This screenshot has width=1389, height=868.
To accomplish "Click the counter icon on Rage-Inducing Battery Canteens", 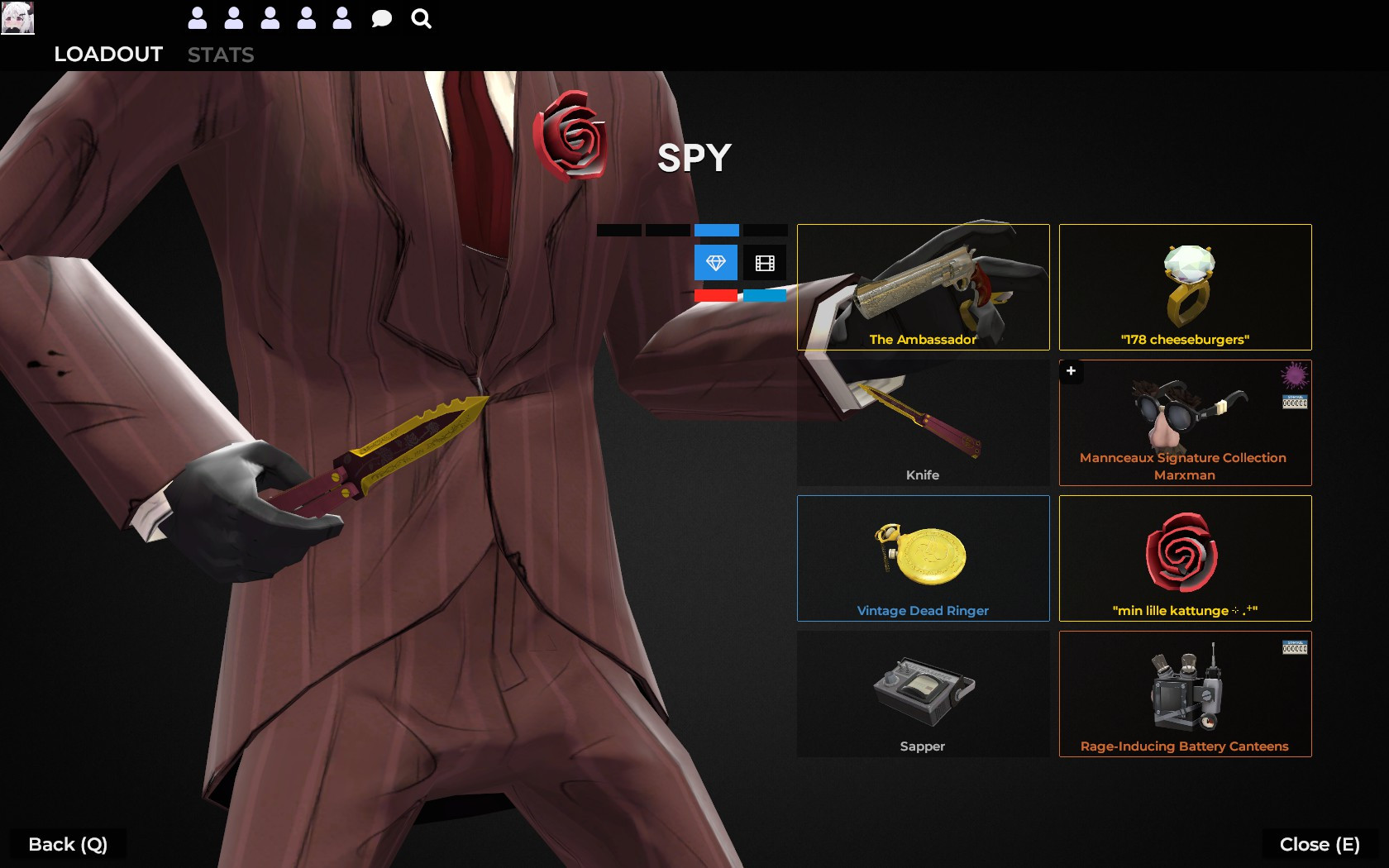I will point(1296,645).
